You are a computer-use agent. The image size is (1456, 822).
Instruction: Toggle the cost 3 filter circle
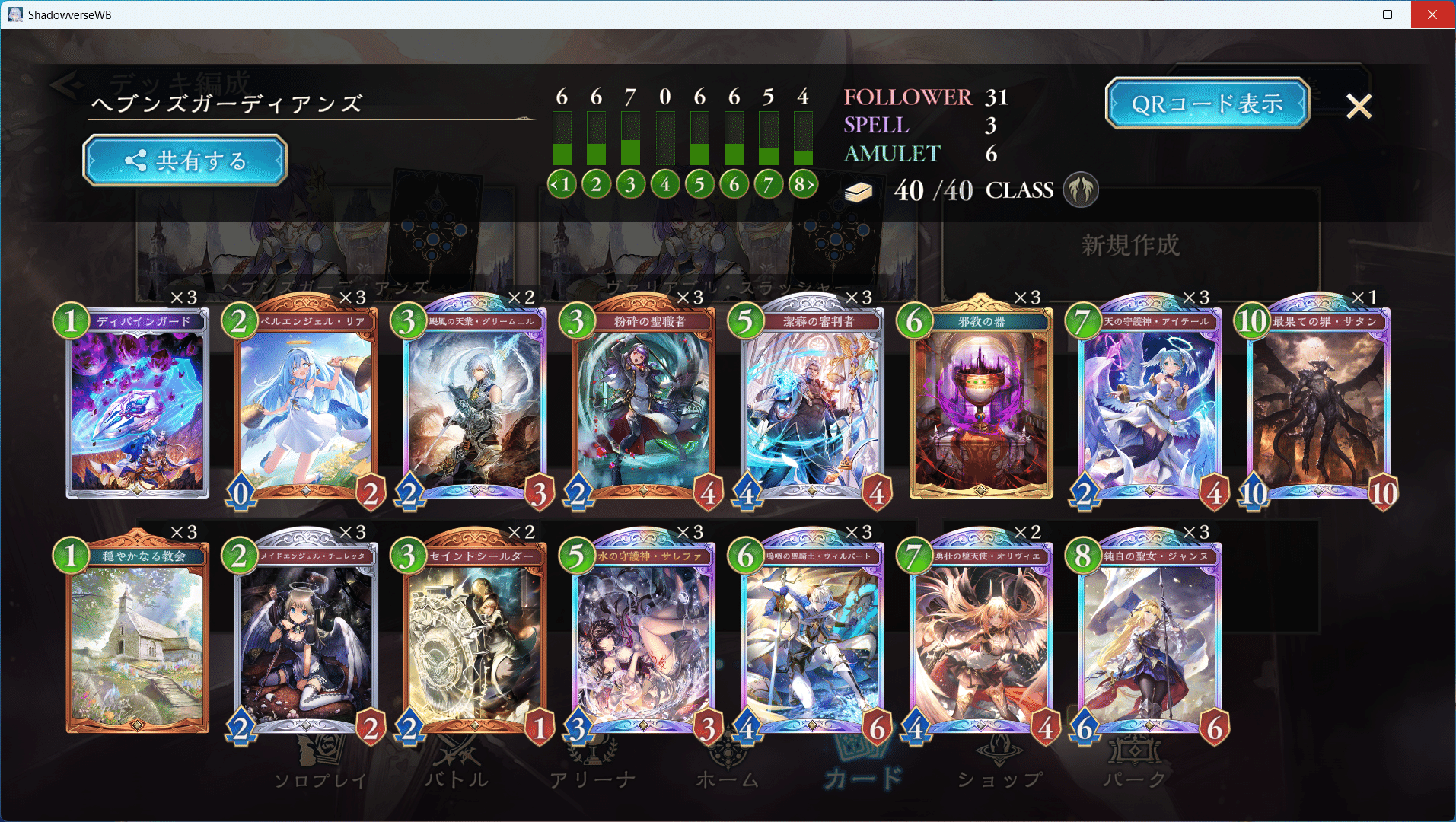tap(630, 183)
